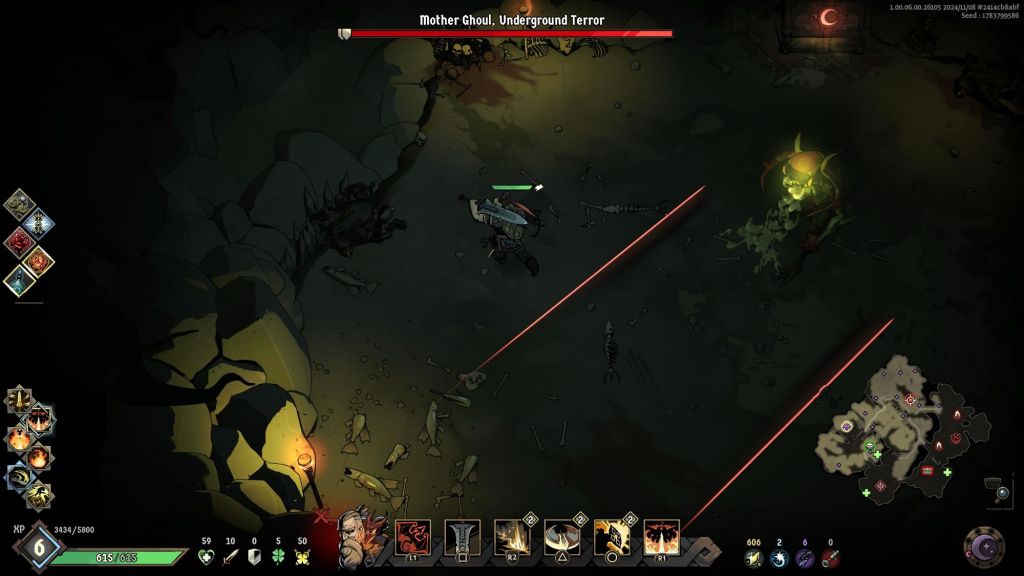This screenshot has height=576, width=1024.
Task: Select the green treasure marker on minimap
Action: coord(869,447)
